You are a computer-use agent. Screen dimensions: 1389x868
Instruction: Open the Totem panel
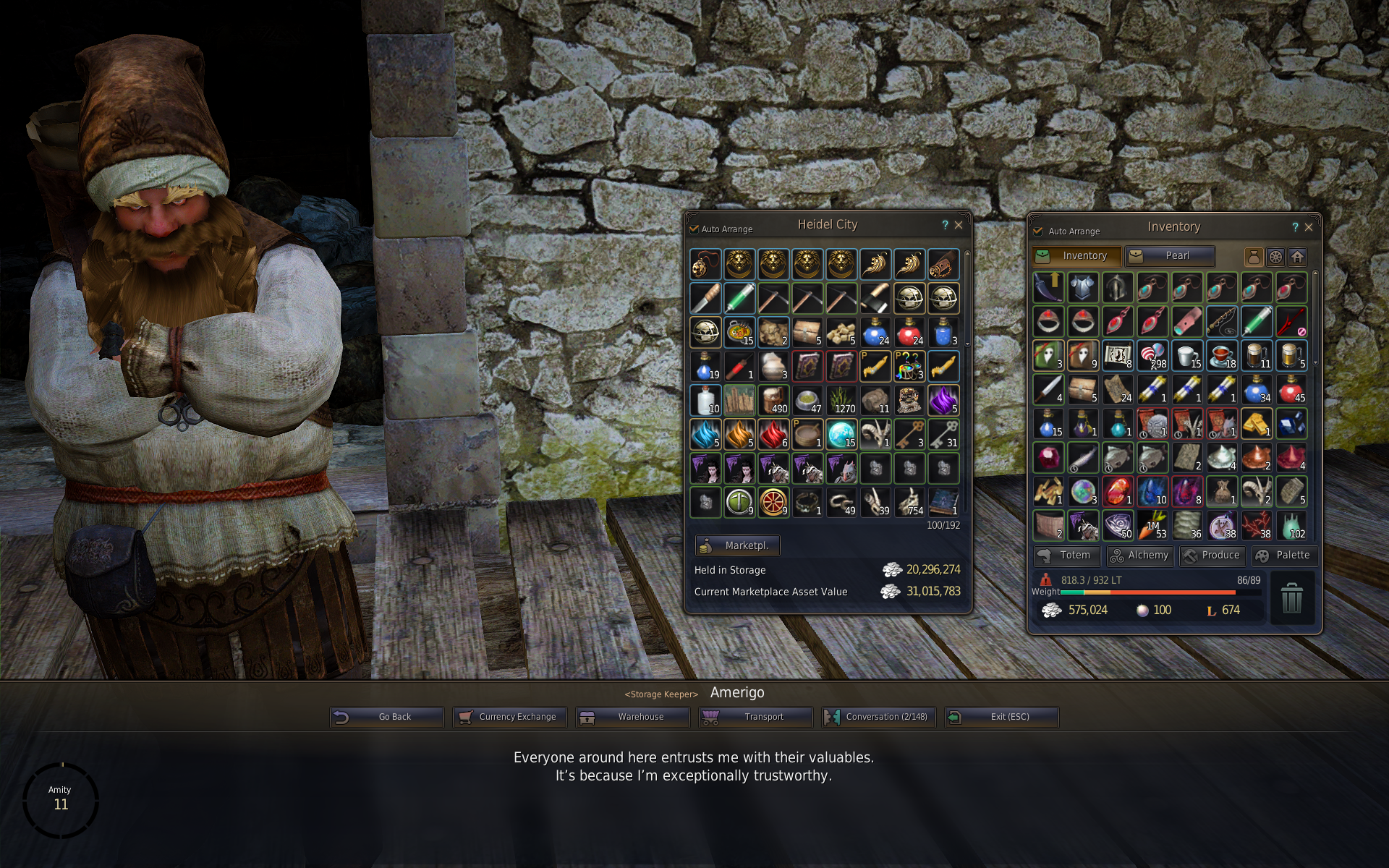coord(1067,556)
